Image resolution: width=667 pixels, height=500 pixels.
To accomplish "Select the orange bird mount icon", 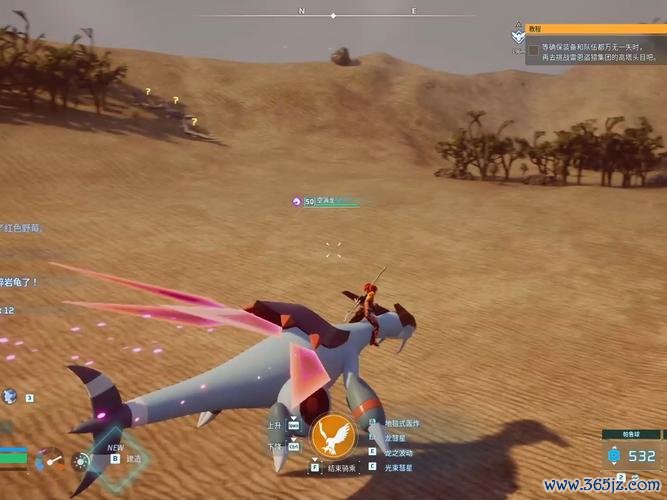I will [333, 435].
